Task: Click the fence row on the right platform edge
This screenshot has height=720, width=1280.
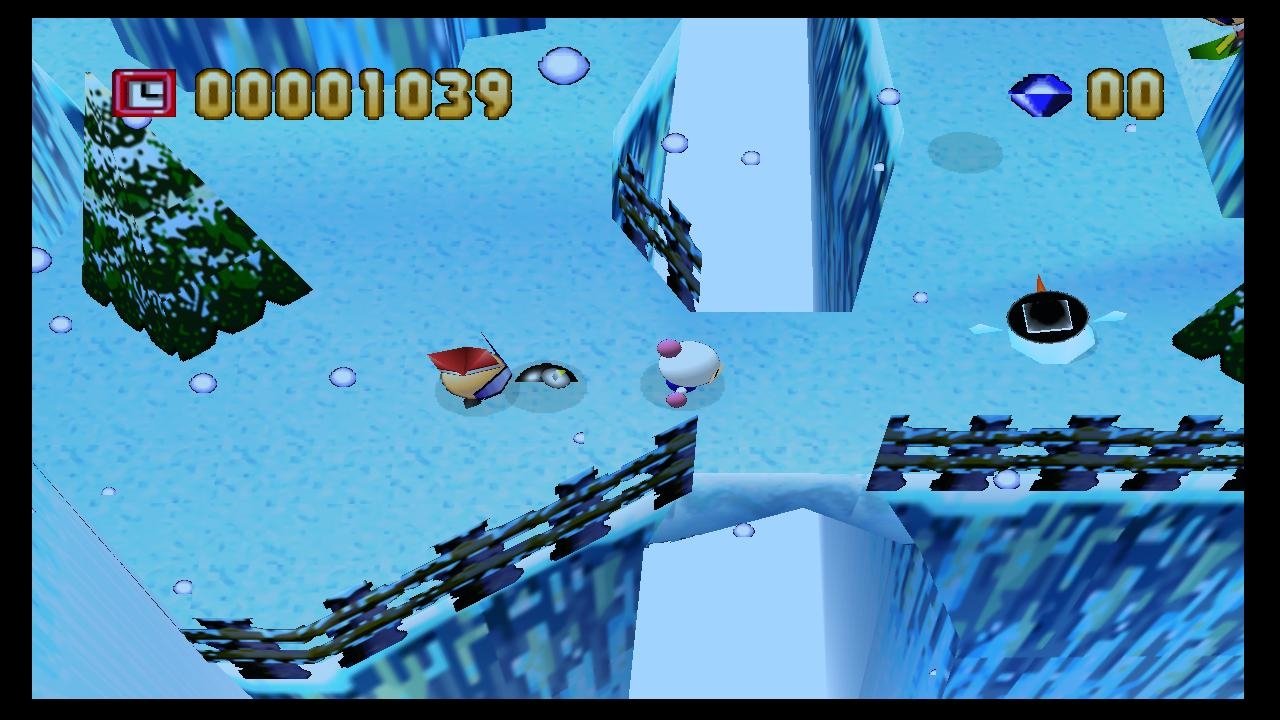Action: pos(1050,445)
